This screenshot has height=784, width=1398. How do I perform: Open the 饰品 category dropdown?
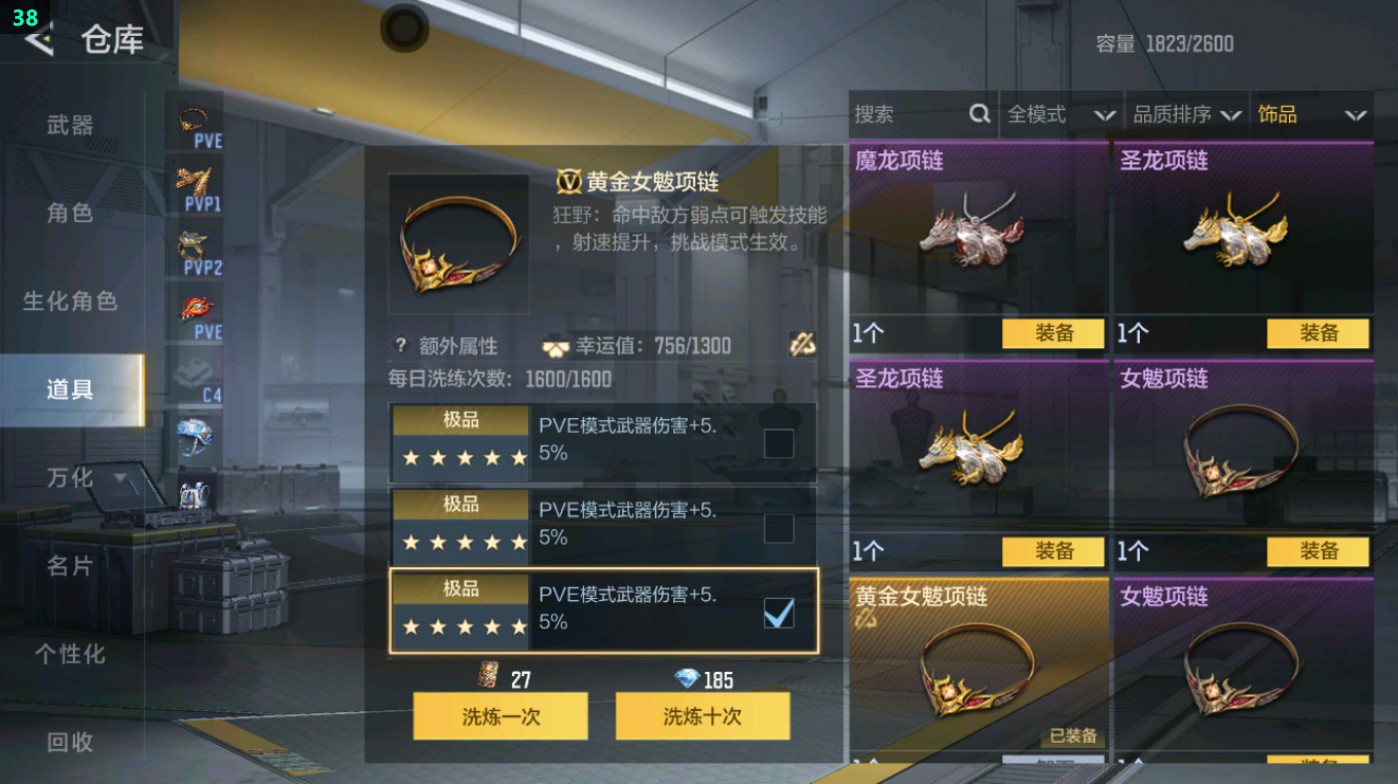click(1310, 114)
